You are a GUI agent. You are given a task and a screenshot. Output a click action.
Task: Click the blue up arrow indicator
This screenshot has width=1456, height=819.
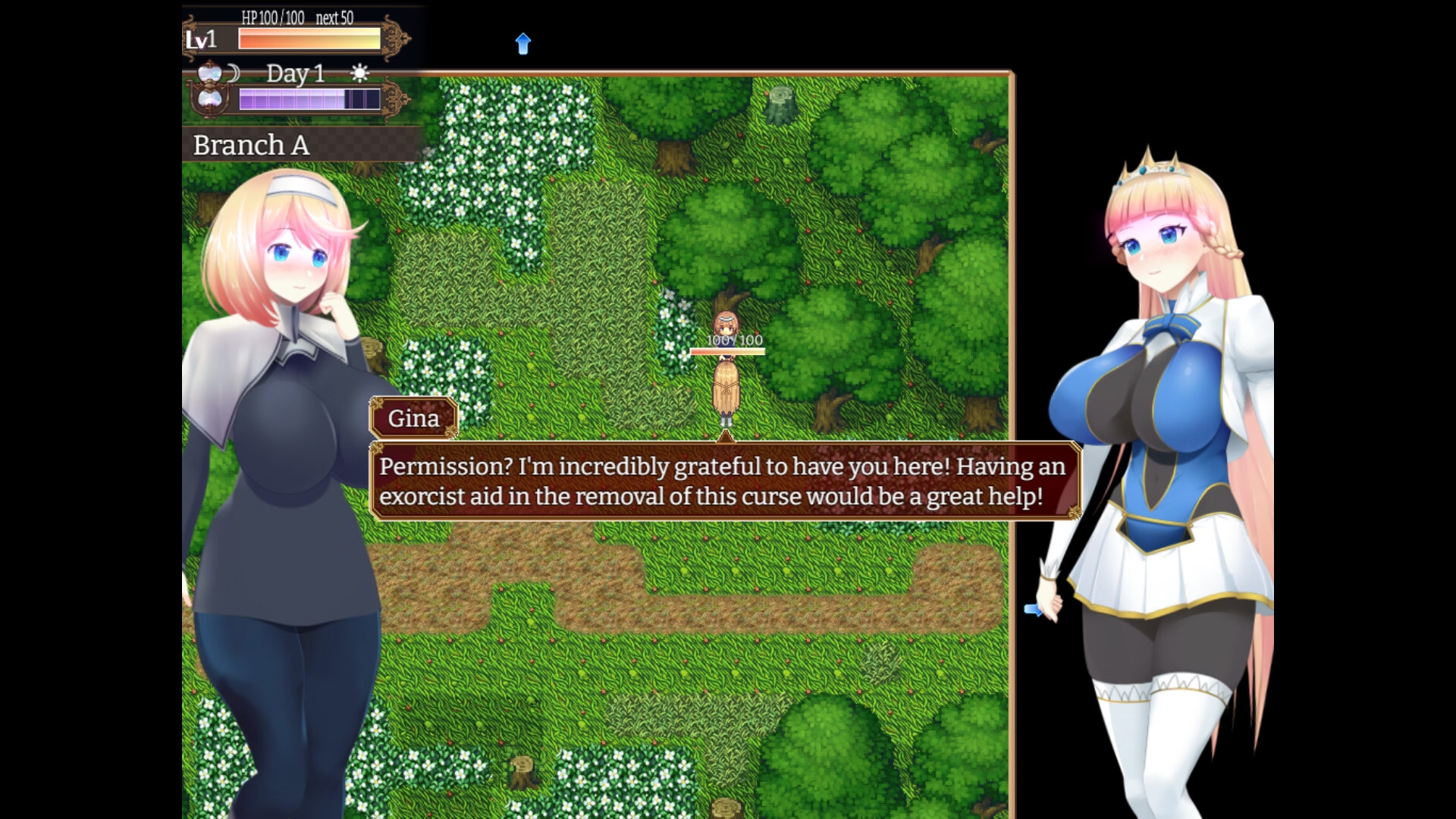point(523,43)
